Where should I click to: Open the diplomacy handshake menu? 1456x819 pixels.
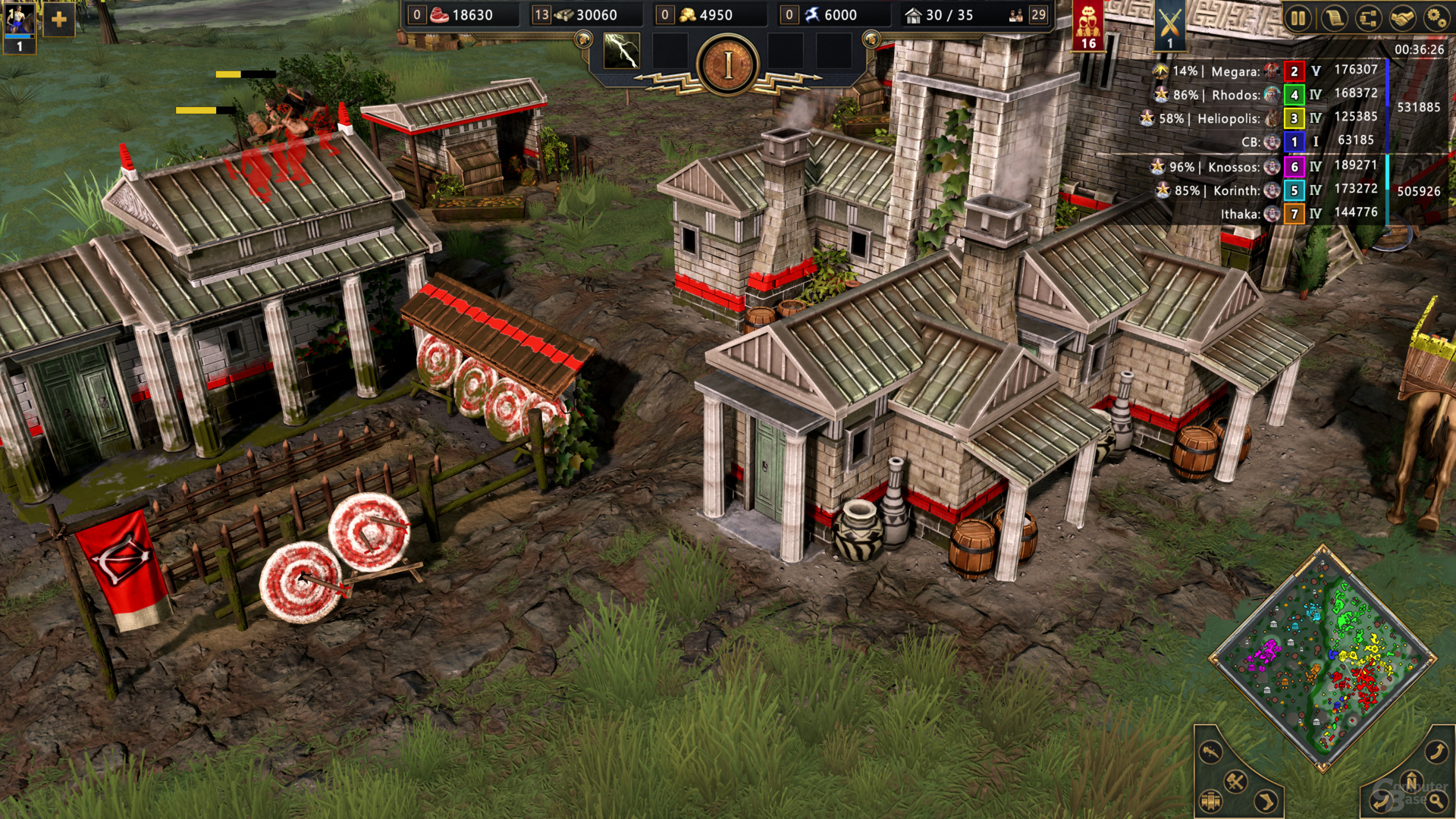tap(1402, 17)
